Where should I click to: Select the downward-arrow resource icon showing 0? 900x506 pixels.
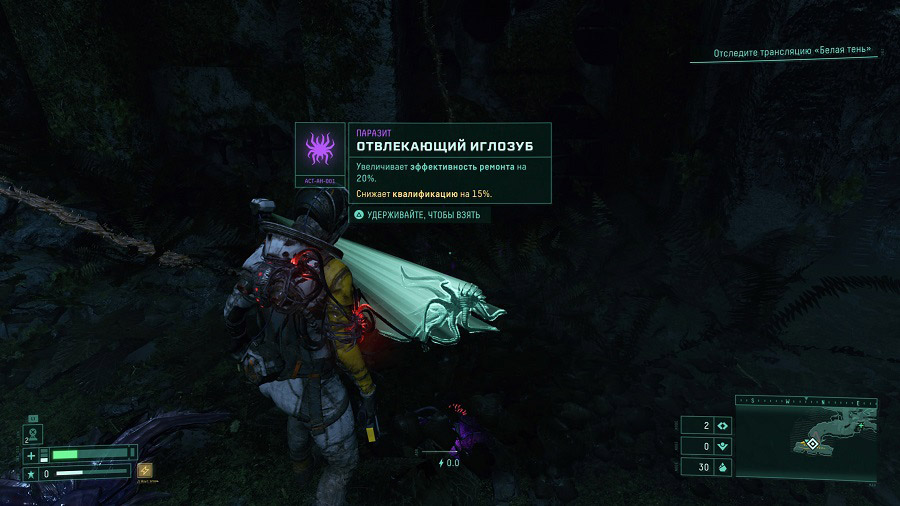[x=722, y=446]
